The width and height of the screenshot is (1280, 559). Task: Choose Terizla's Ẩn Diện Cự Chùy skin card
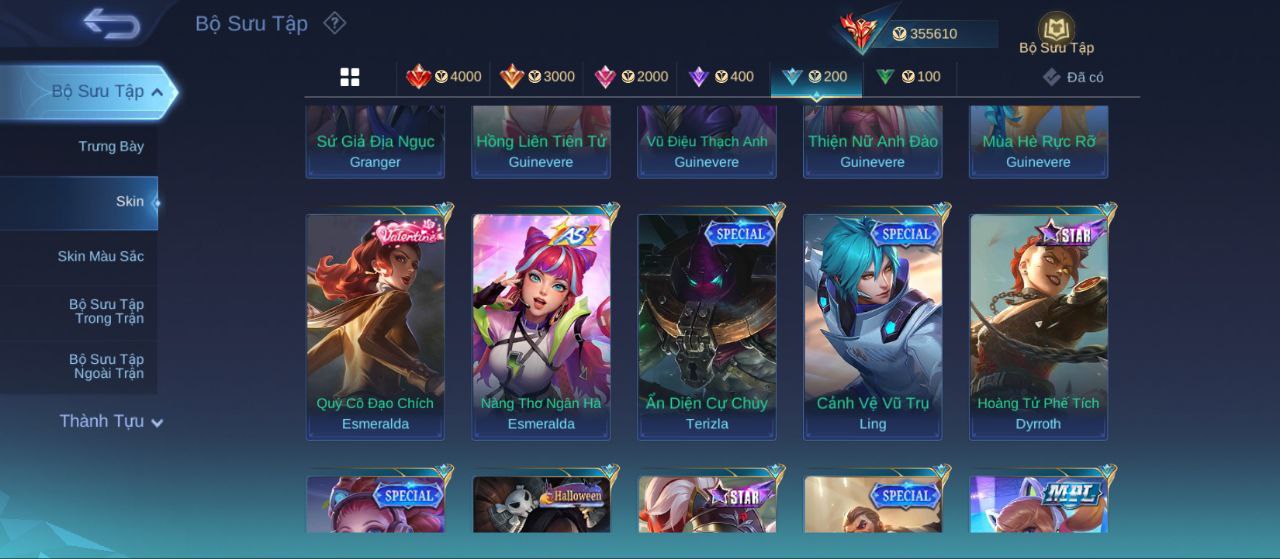pos(707,327)
